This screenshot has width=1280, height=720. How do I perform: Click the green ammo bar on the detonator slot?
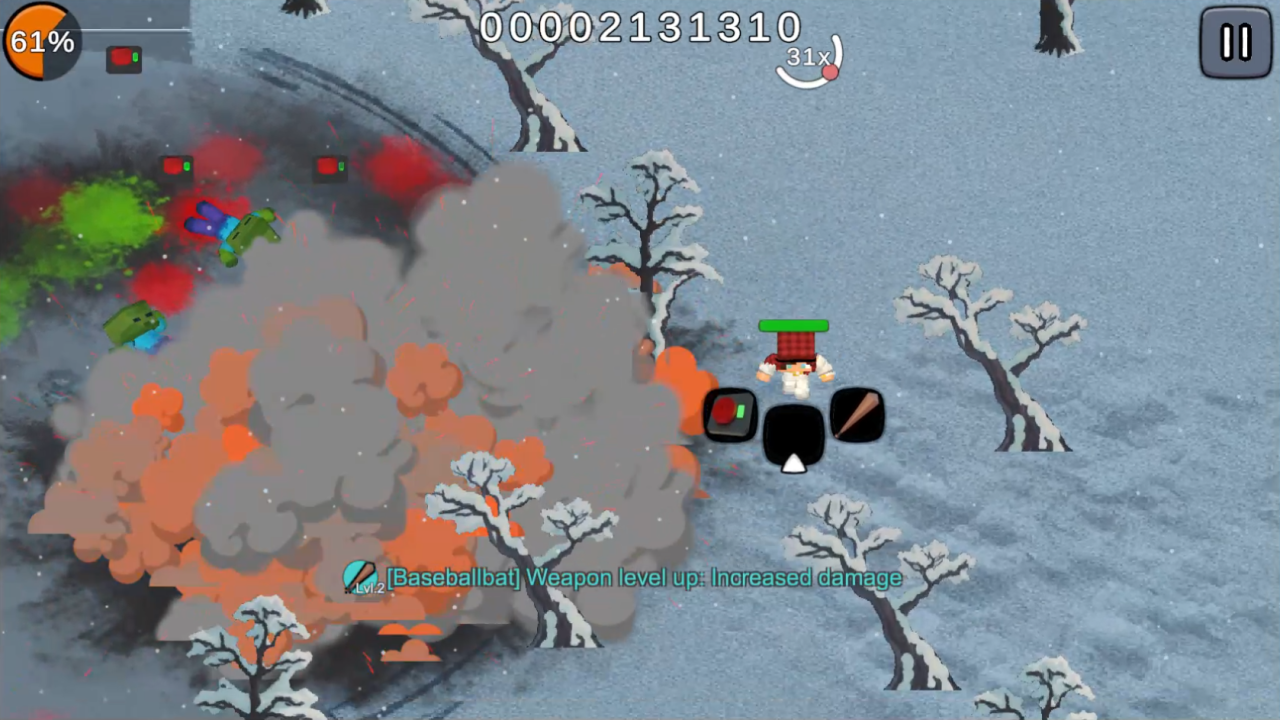(x=741, y=411)
